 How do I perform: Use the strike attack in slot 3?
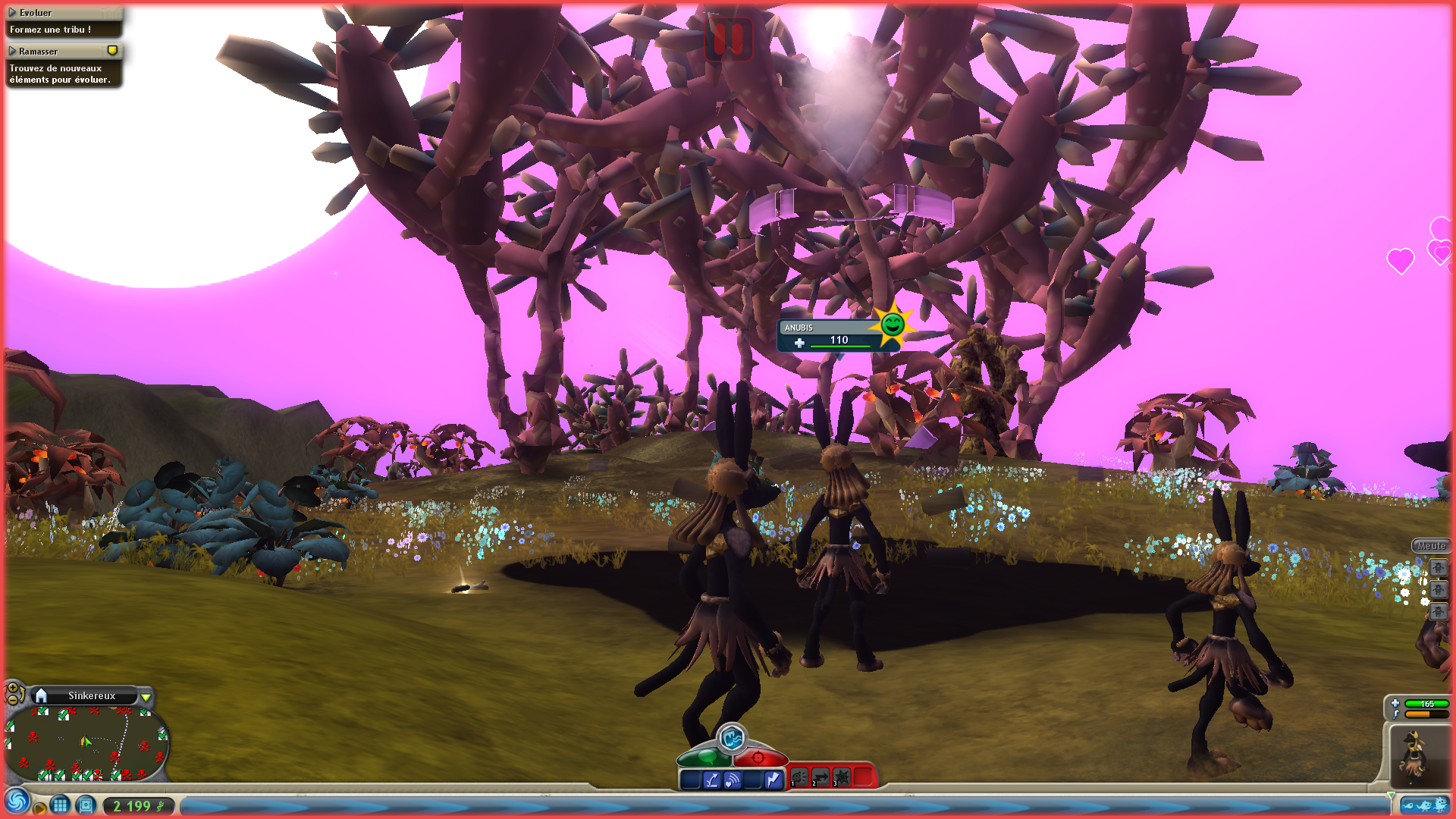(x=842, y=777)
